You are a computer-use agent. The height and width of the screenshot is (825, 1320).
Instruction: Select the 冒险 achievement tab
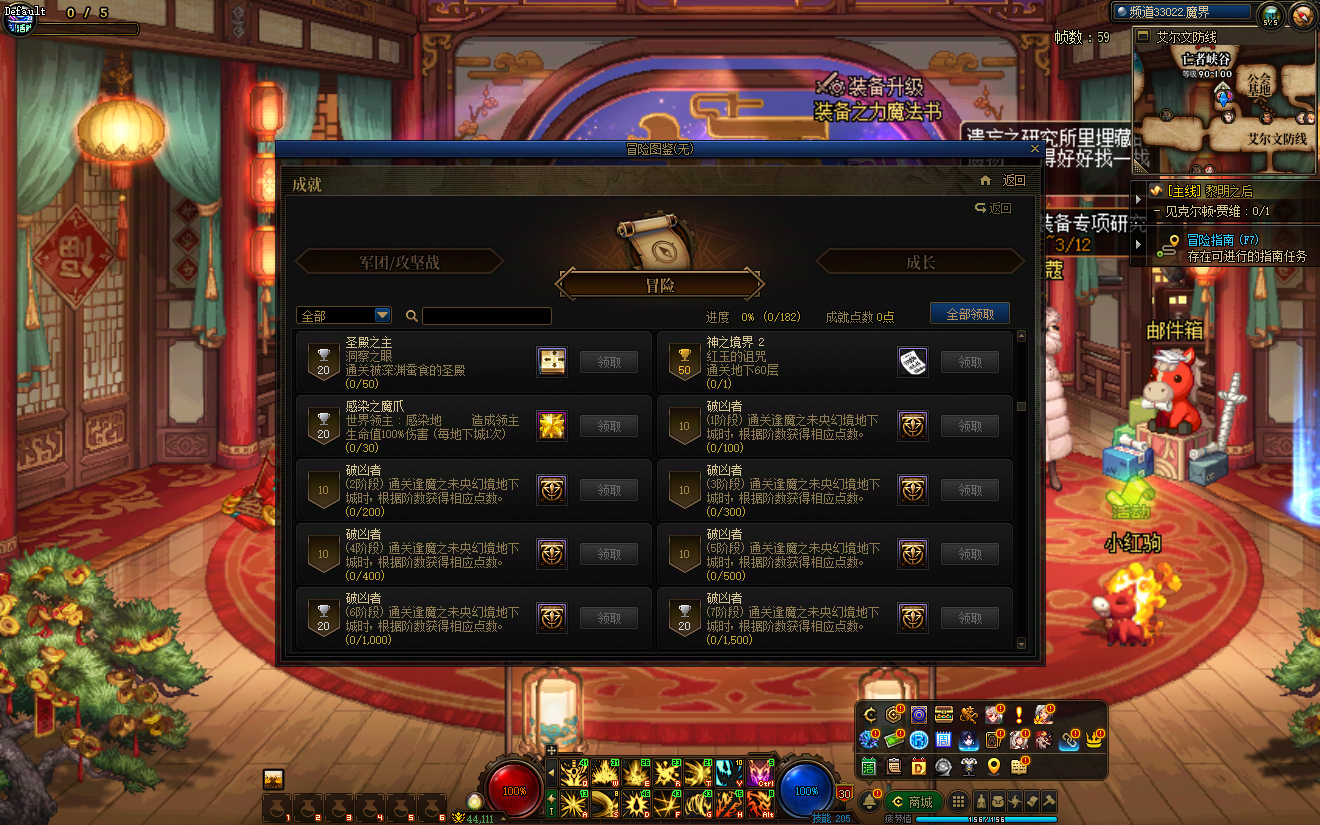(660, 285)
